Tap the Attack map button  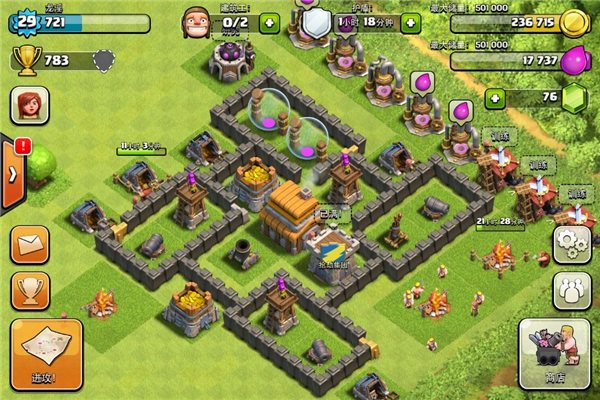pyautogui.click(x=46, y=353)
